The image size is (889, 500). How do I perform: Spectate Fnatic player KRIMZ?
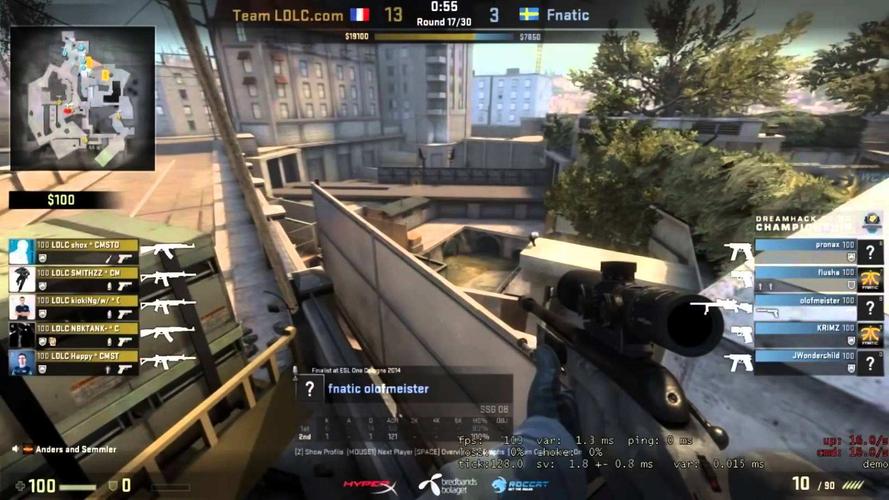pos(805,333)
